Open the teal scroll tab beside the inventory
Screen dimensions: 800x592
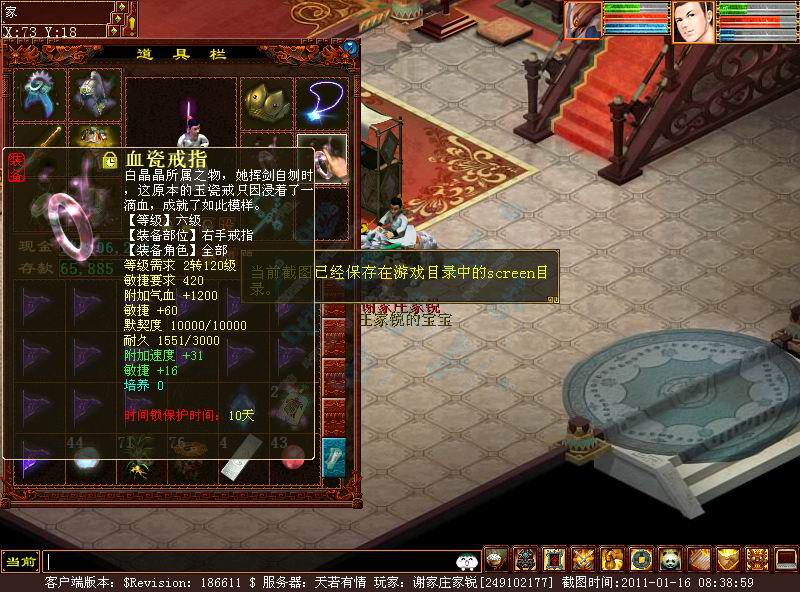tap(334, 457)
